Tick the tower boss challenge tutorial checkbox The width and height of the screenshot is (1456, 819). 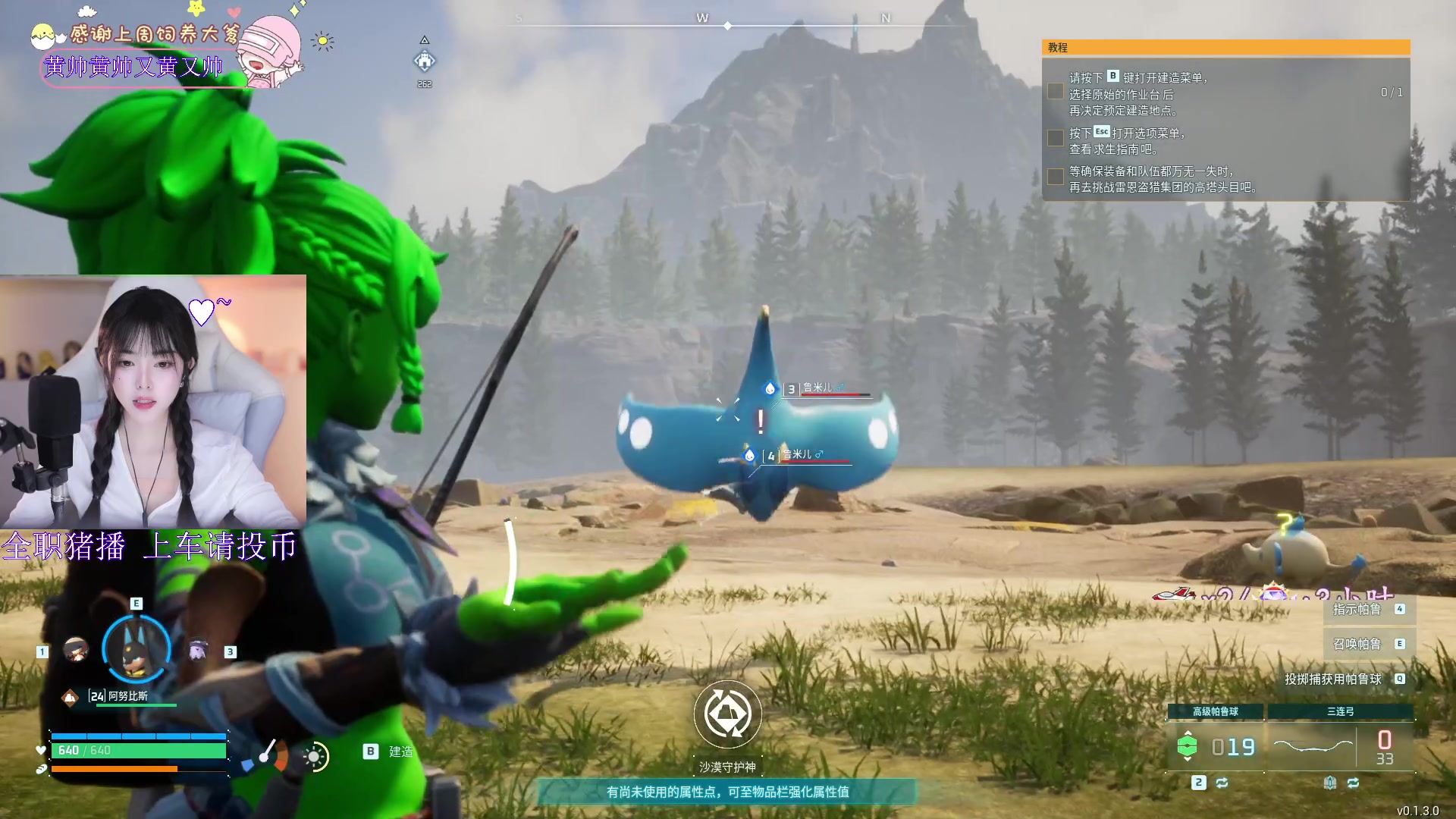pos(1055,177)
